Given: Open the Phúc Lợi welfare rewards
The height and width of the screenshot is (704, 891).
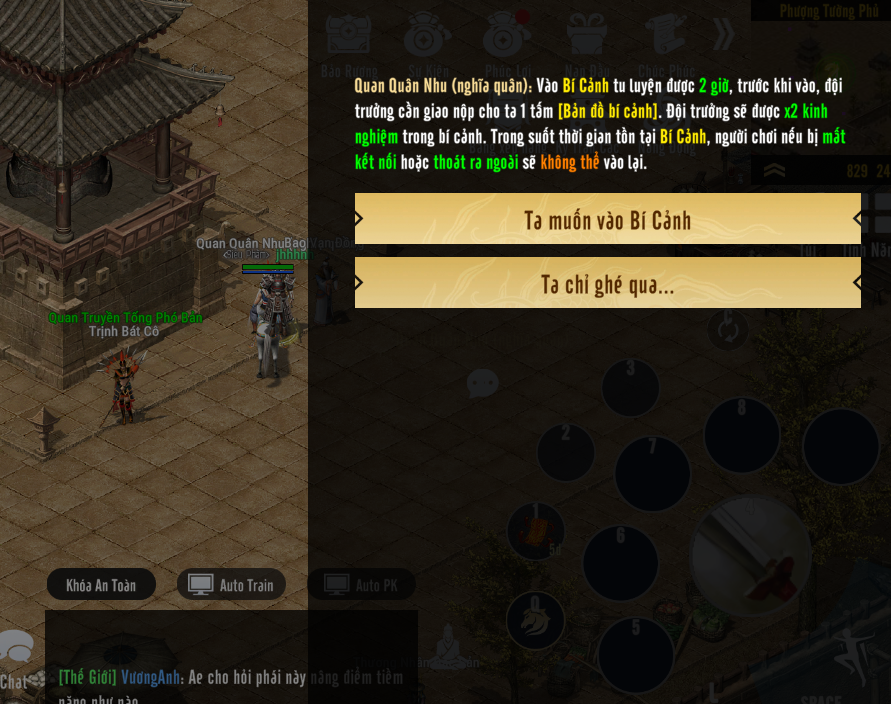Looking at the screenshot, I should pyautogui.click(x=507, y=40).
